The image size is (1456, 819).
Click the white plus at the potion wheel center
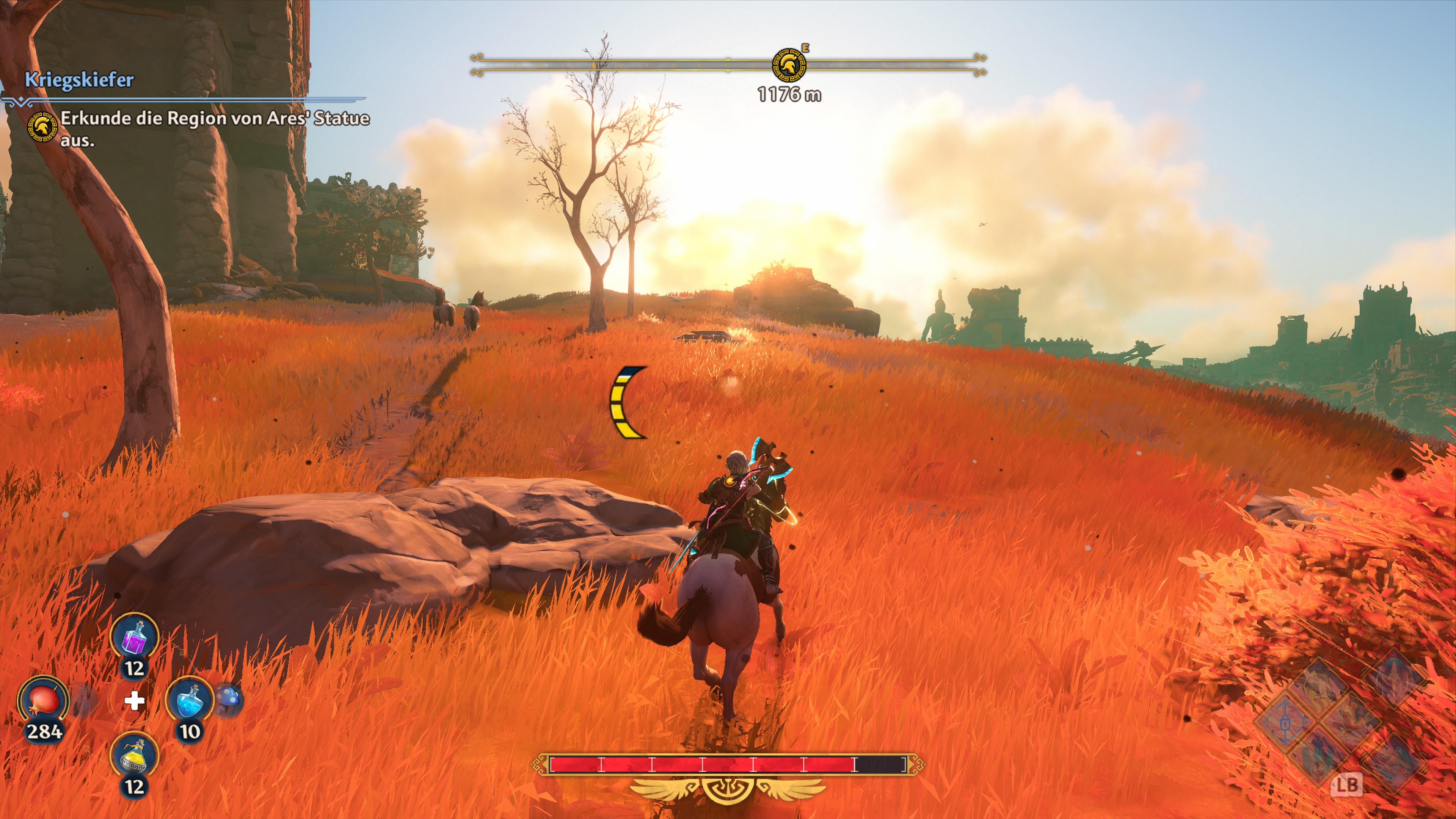coord(134,701)
